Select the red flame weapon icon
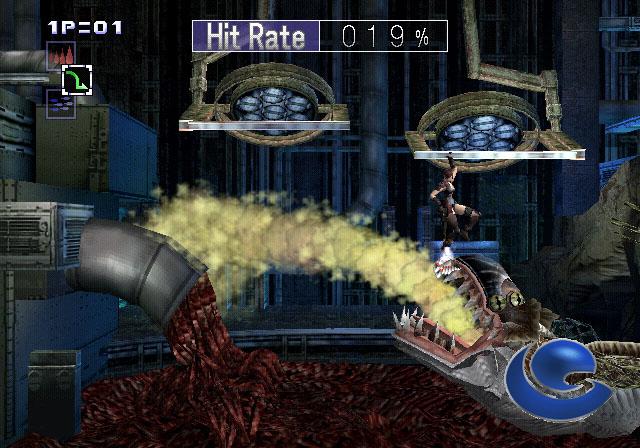 click(59, 56)
